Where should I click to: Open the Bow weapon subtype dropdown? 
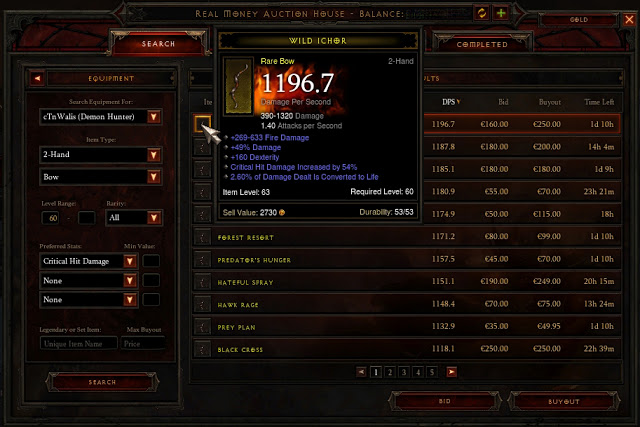(154, 177)
